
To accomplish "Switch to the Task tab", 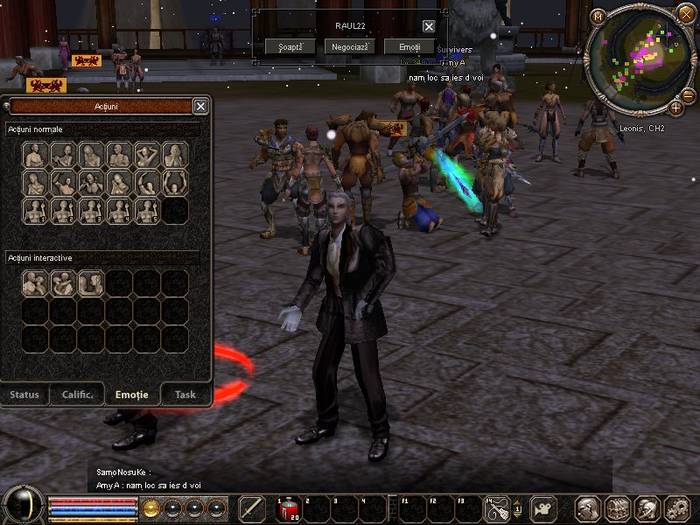I will (185, 394).
